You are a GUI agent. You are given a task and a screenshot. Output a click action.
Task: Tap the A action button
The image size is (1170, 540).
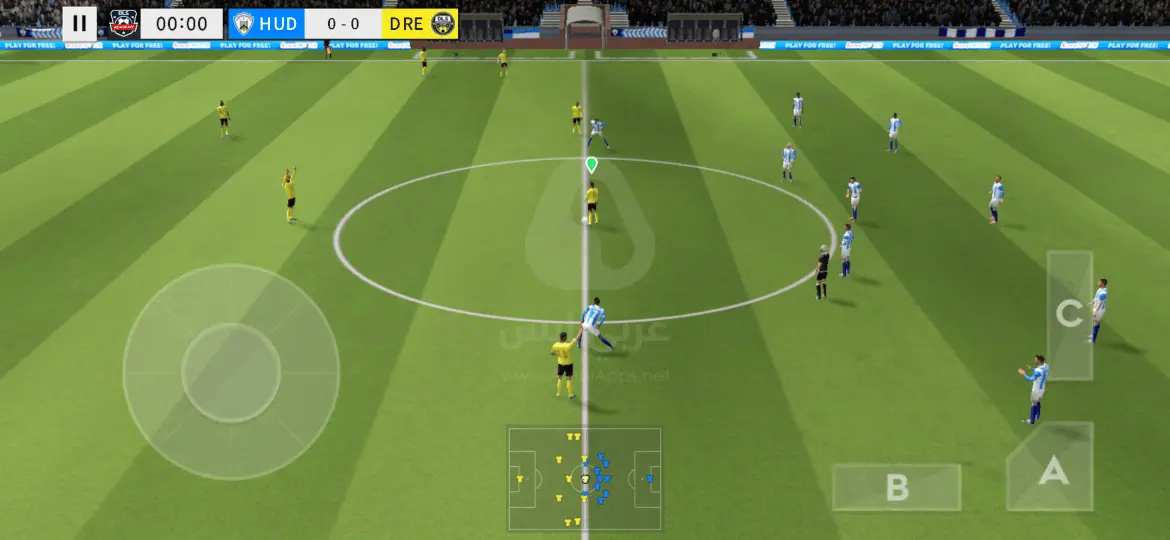(1051, 471)
